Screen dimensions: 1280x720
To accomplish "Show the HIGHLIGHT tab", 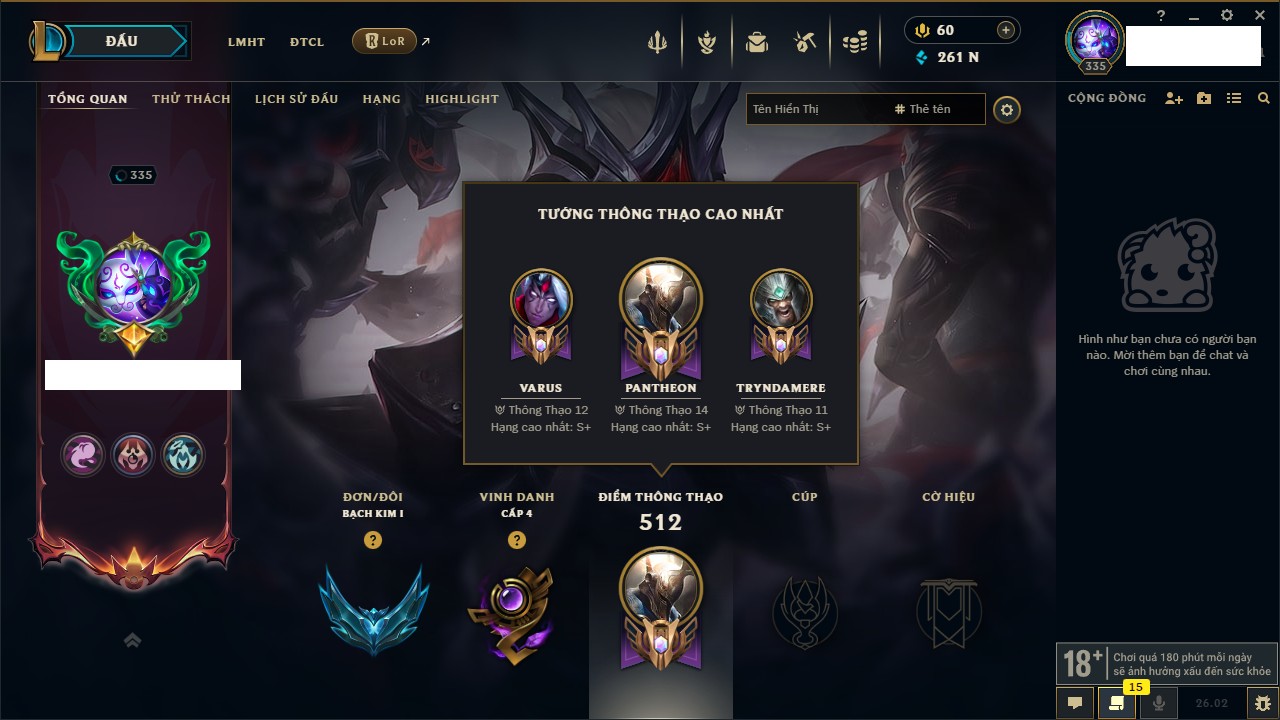I will tap(461, 99).
